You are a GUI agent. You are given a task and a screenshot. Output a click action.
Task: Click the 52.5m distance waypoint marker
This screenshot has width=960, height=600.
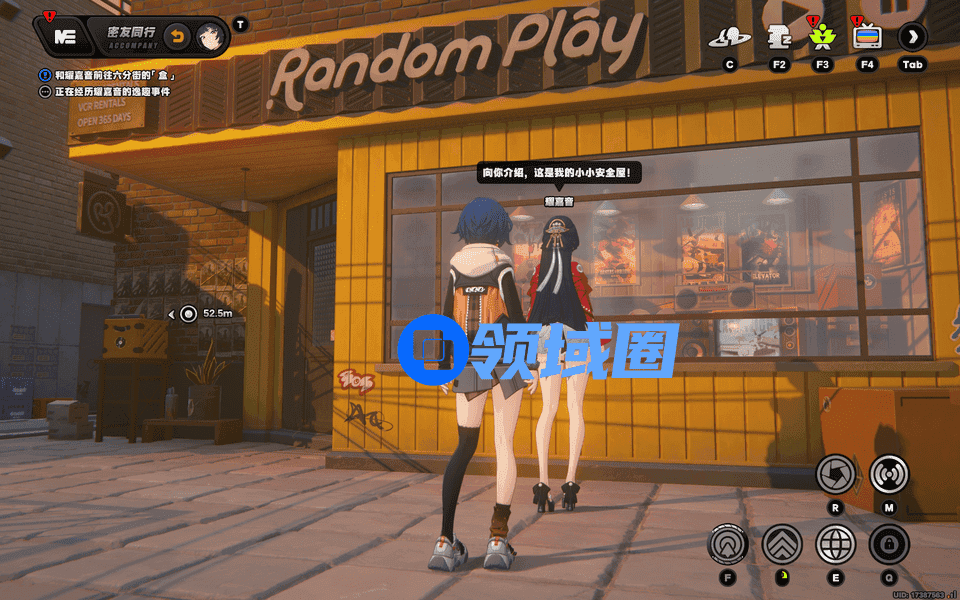(189, 314)
